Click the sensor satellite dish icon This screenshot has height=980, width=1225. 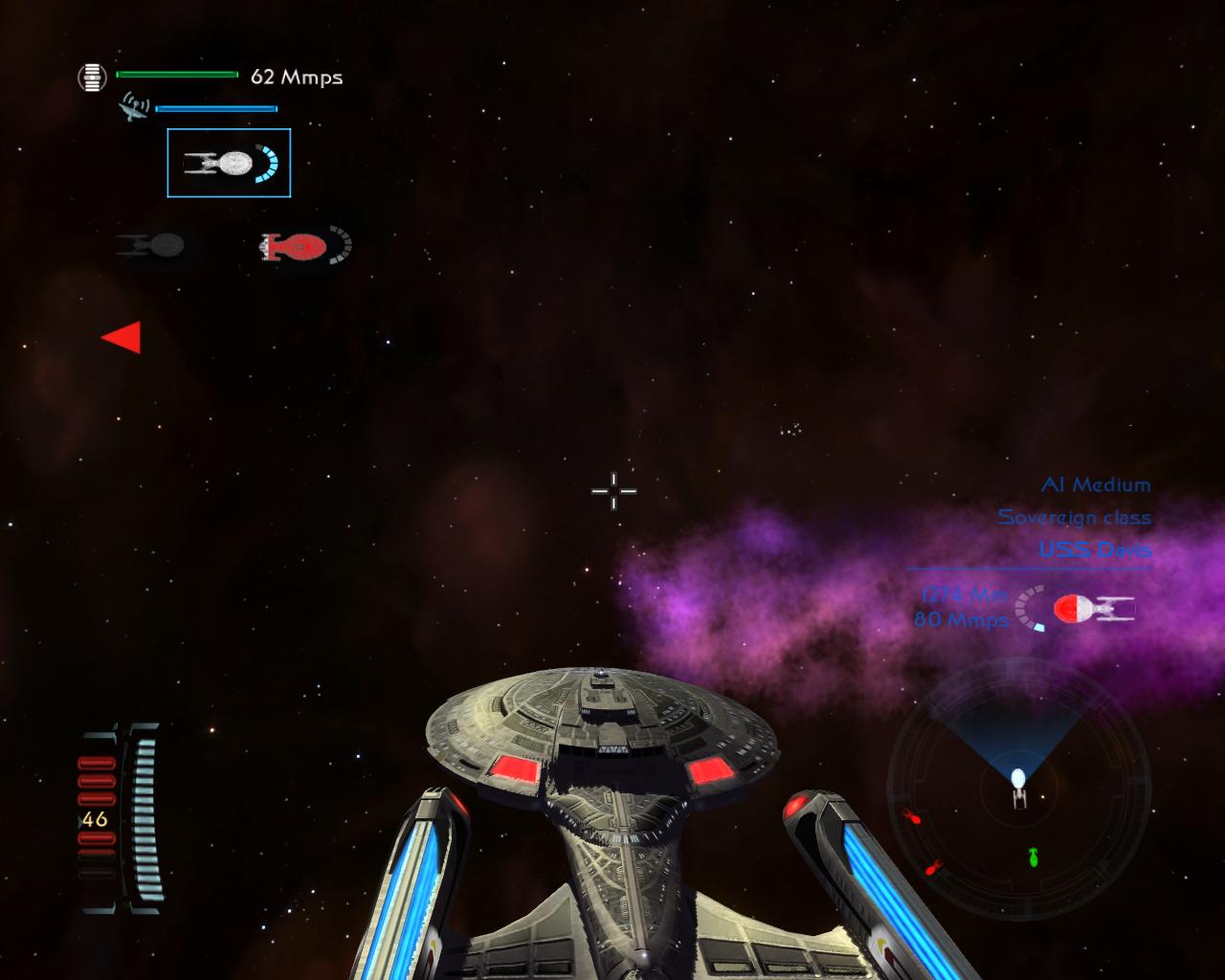coord(133,107)
